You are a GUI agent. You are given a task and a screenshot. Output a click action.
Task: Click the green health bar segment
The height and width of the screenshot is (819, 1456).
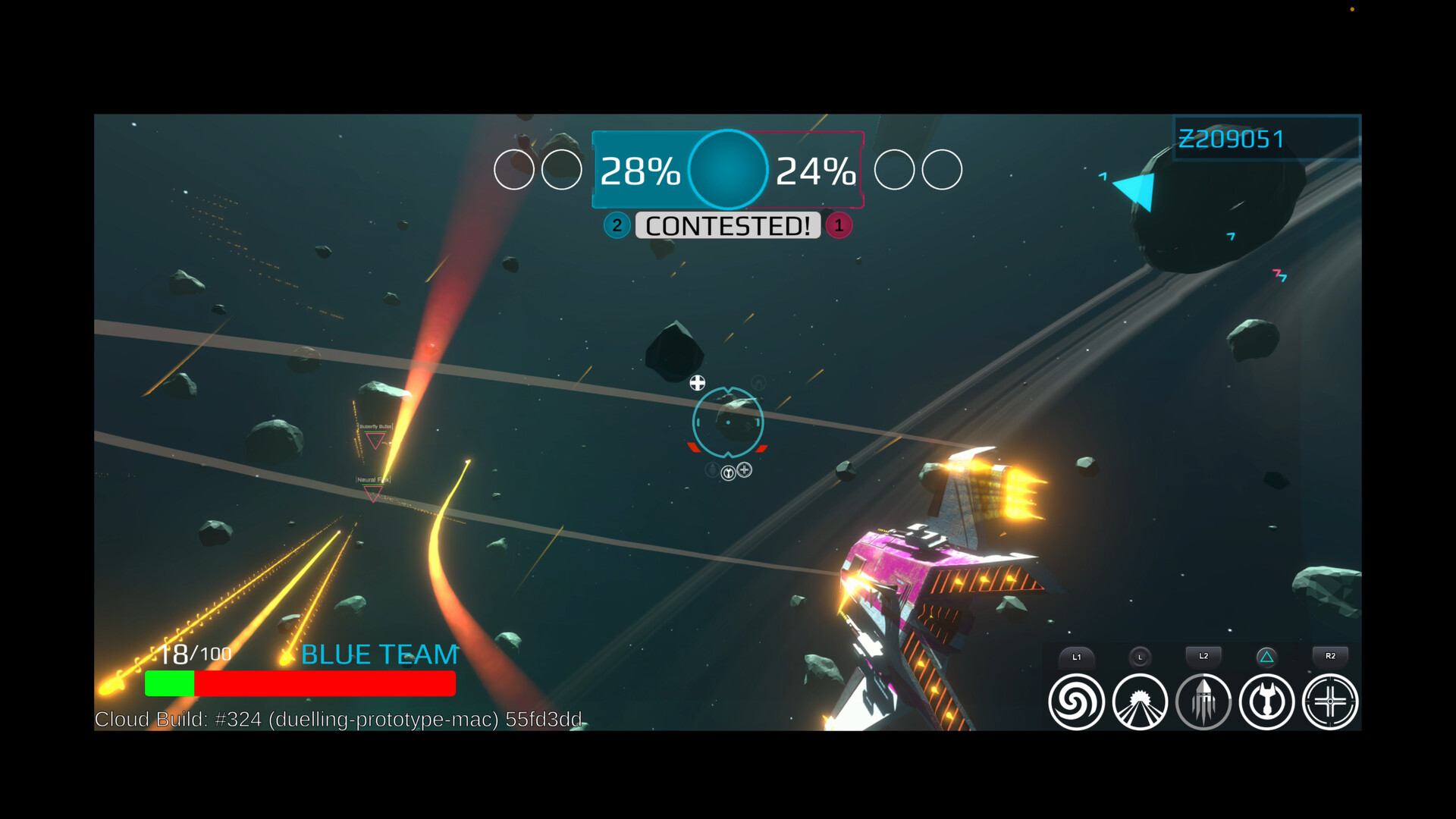click(170, 682)
